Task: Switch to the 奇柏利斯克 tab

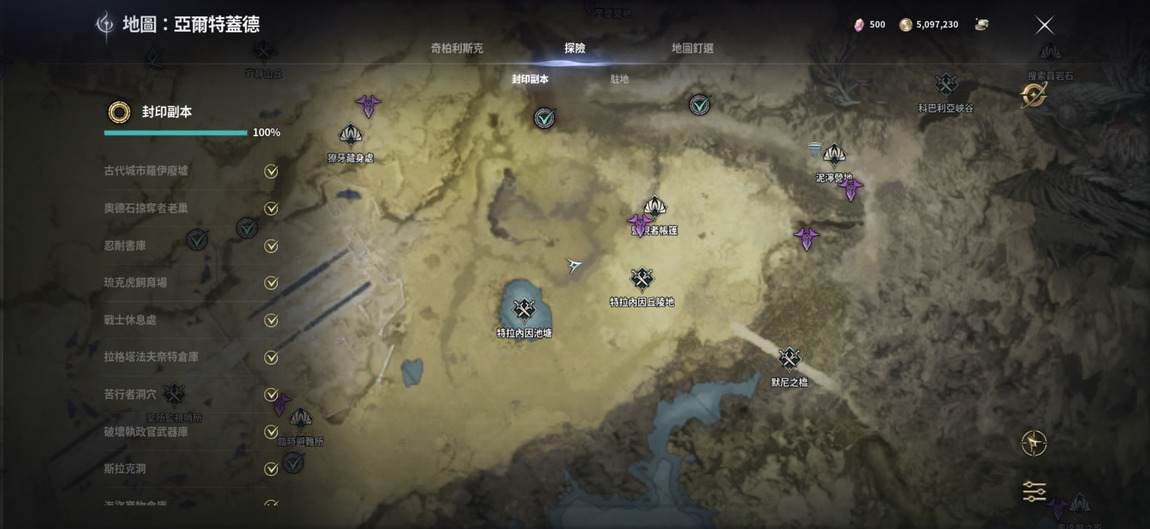Action: click(457, 48)
